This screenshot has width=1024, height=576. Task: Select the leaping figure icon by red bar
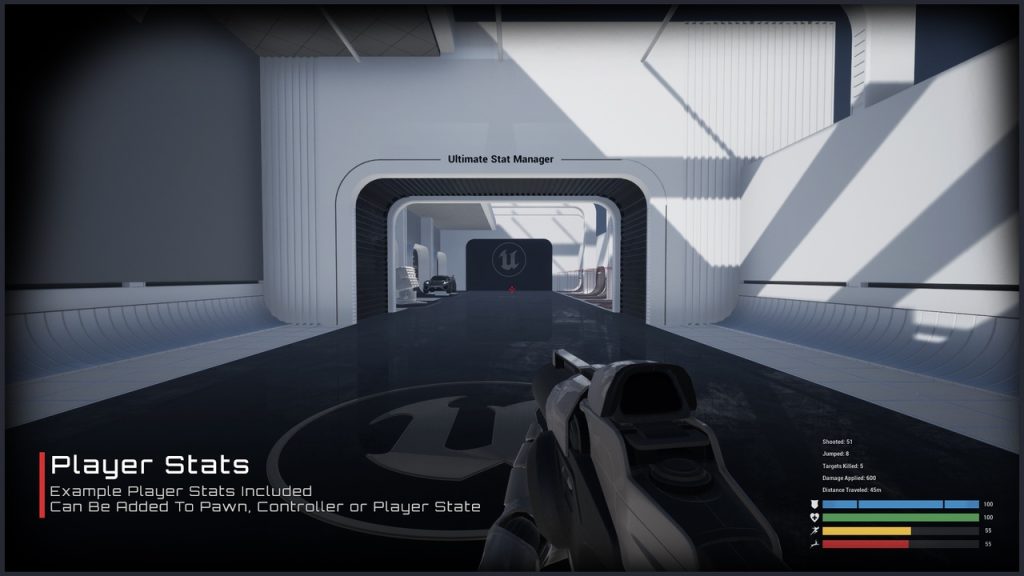click(814, 544)
